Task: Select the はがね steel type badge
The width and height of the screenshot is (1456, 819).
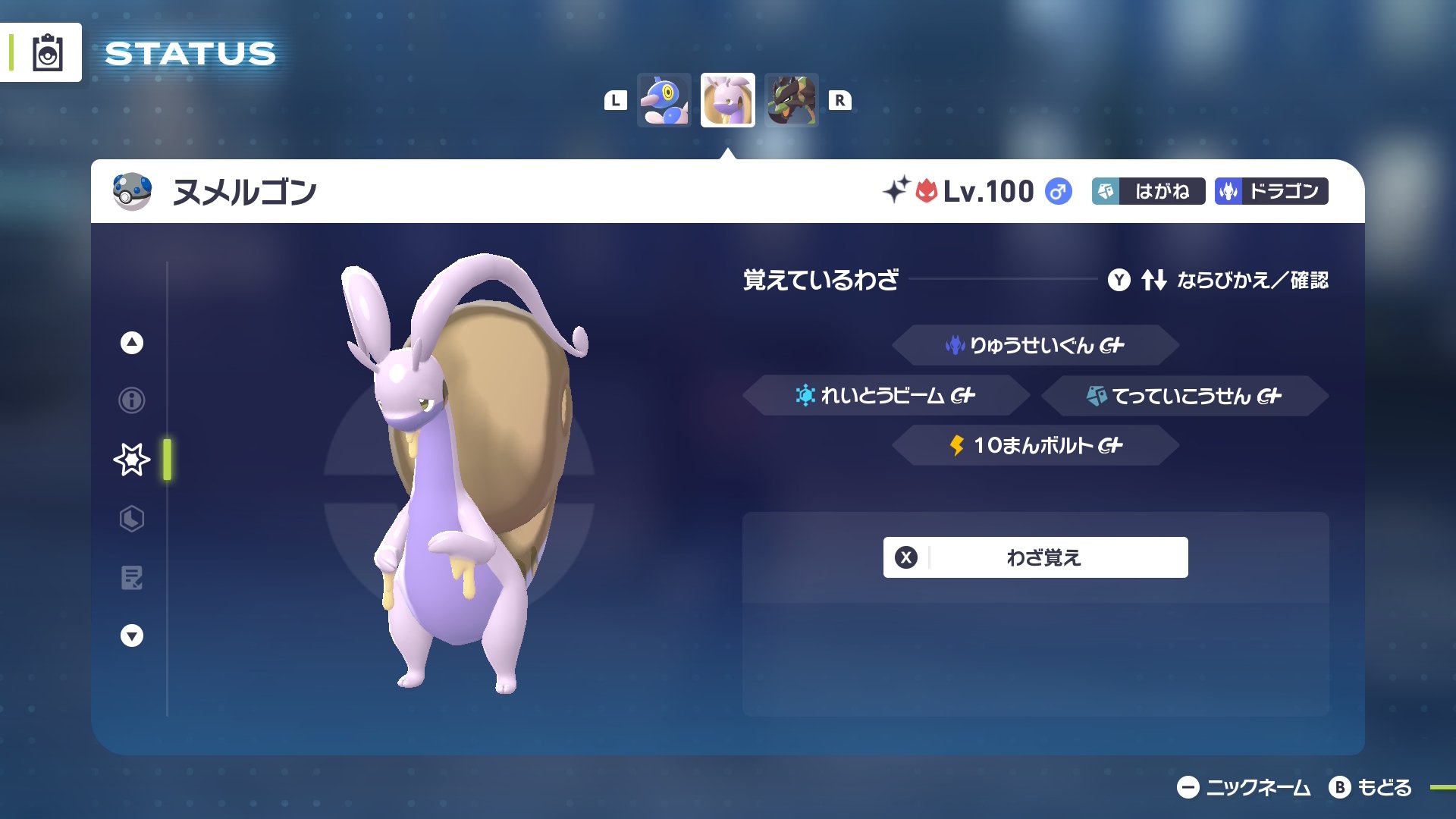Action: (1147, 192)
